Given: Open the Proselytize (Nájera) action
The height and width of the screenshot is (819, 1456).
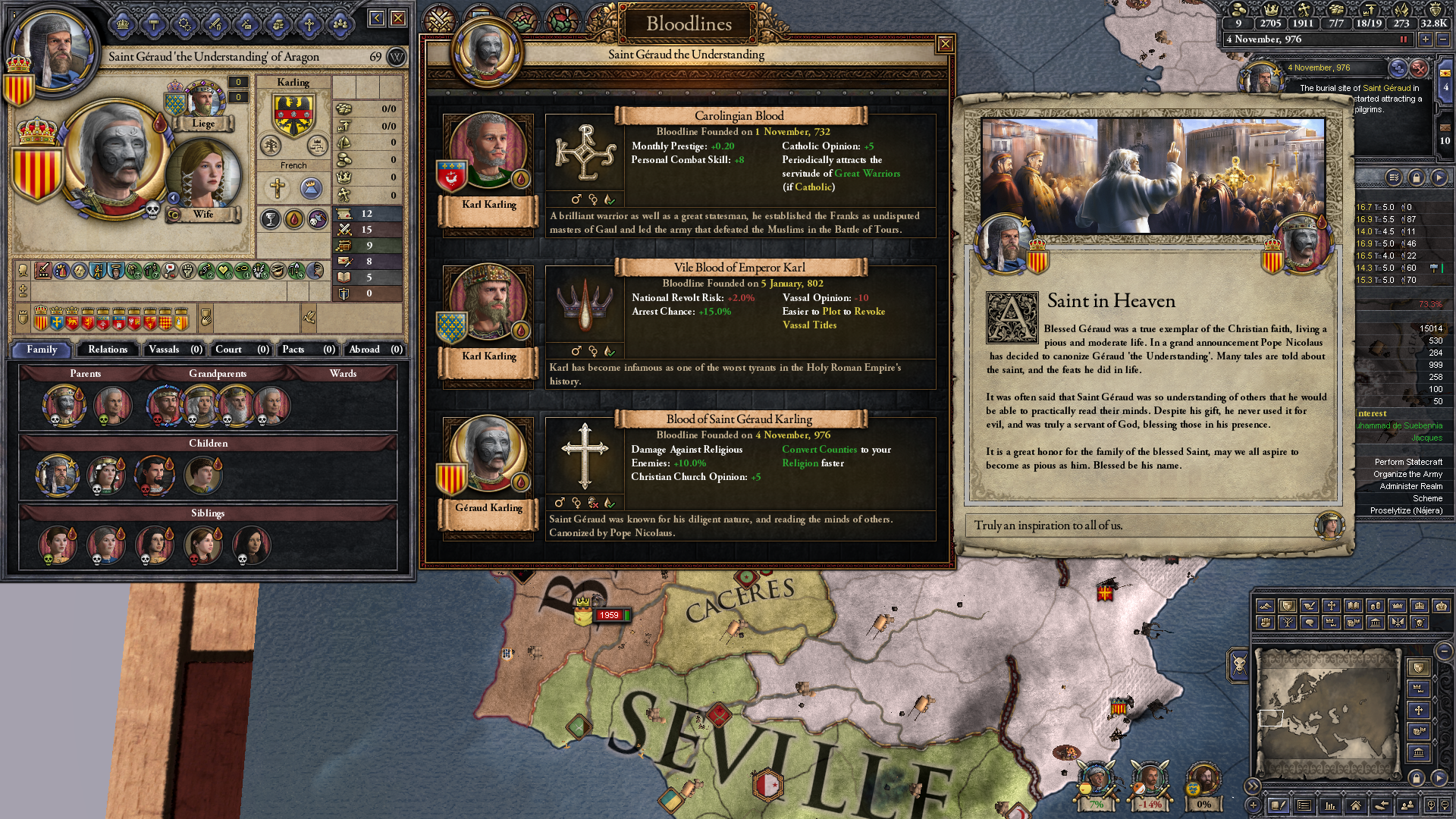Looking at the screenshot, I should [1405, 510].
